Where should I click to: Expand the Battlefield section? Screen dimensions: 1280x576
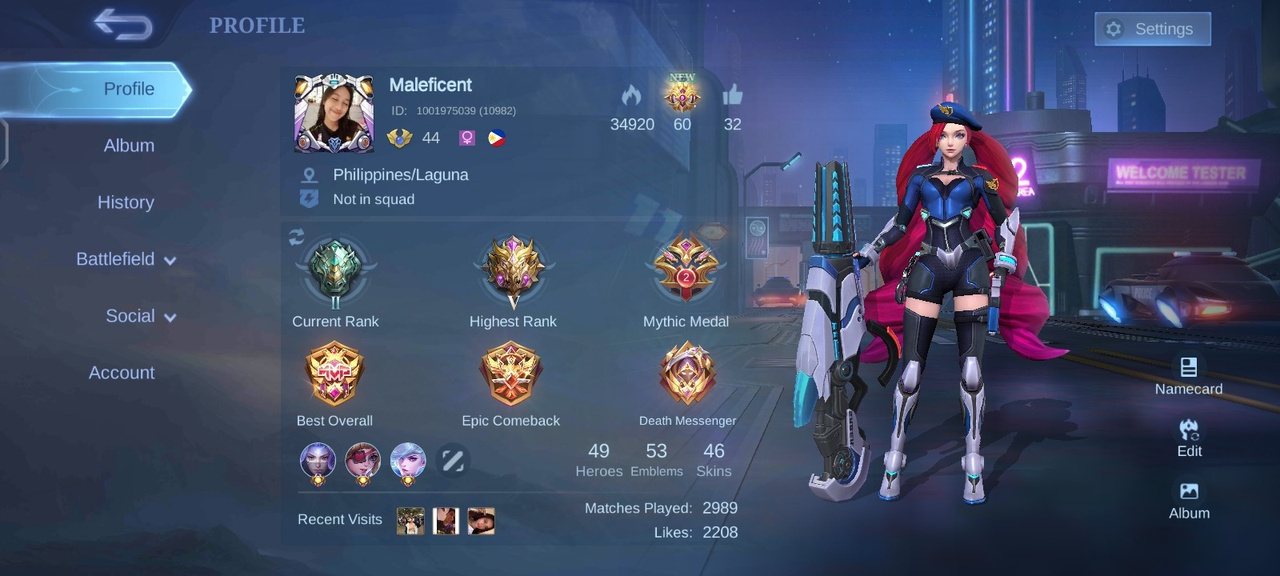[126, 259]
